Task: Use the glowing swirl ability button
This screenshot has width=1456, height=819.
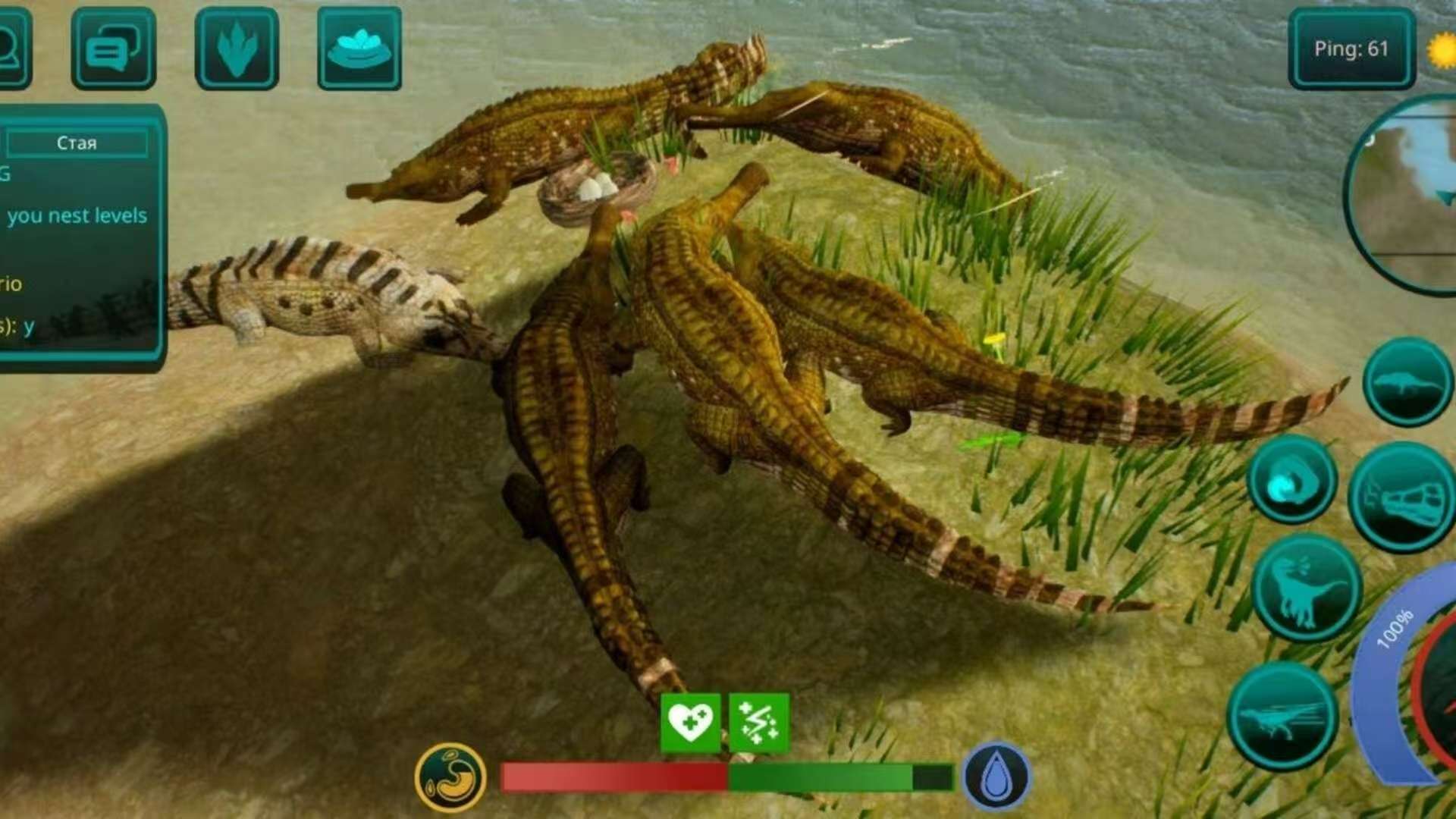Action: coord(1291,480)
